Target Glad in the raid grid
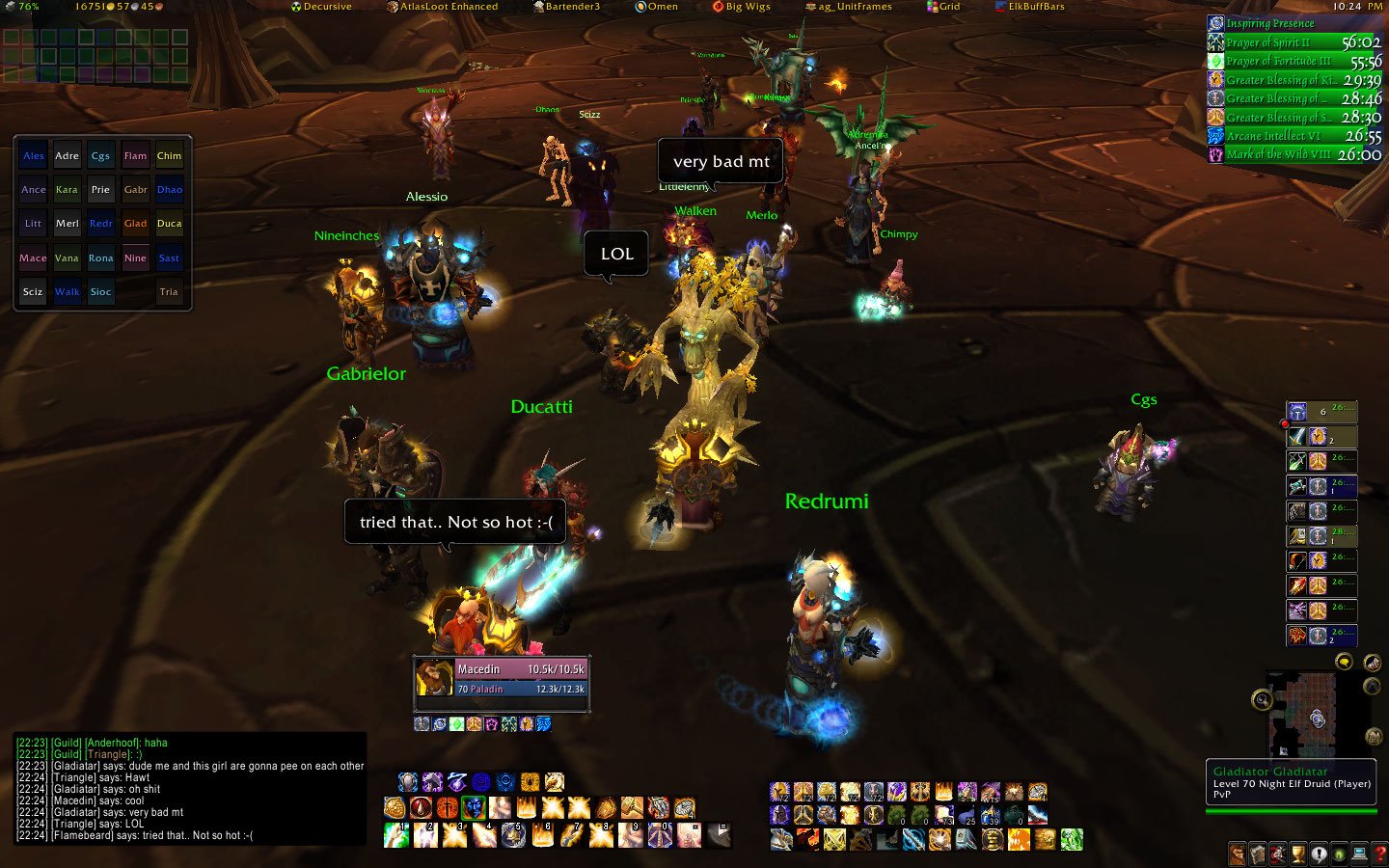Screen dimensions: 1389x868 [x=135, y=224]
